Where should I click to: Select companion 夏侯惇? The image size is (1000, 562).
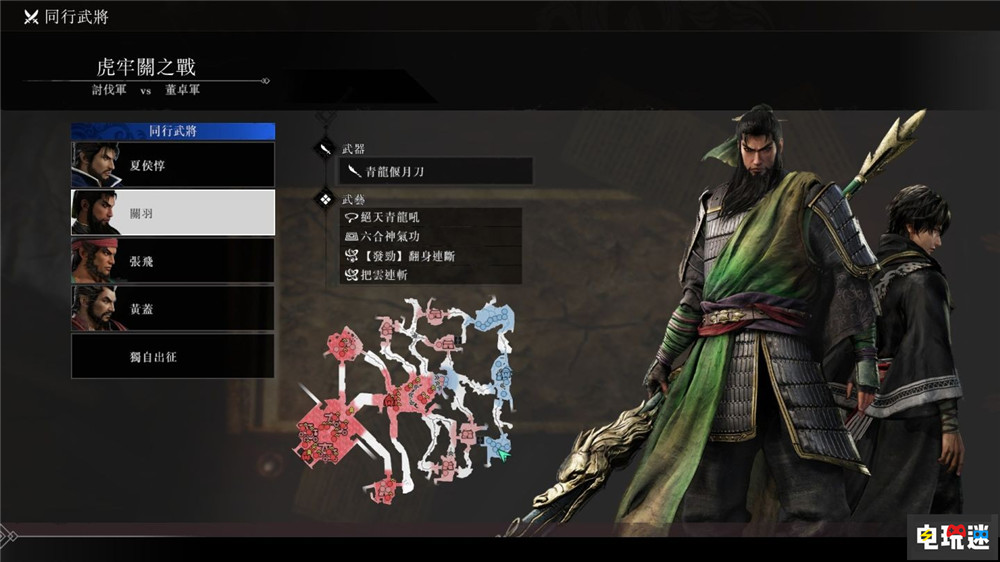pos(173,165)
